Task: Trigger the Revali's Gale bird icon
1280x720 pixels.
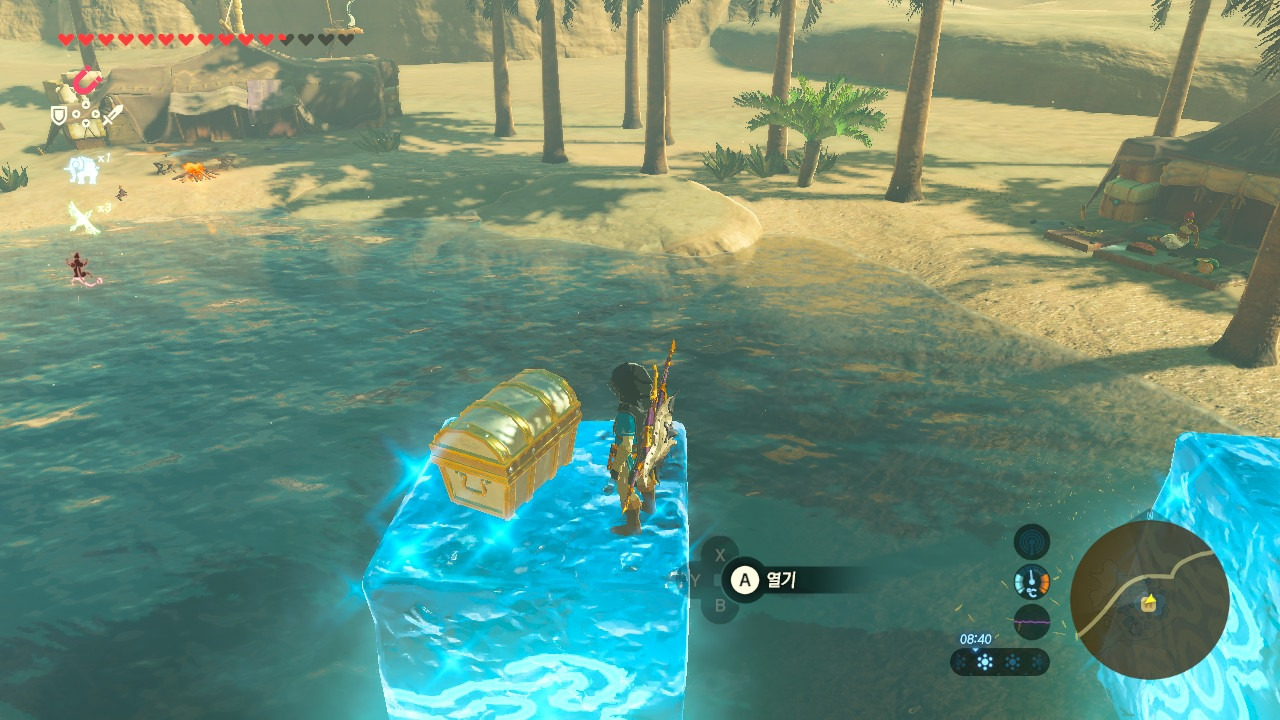Action: coord(83,217)
